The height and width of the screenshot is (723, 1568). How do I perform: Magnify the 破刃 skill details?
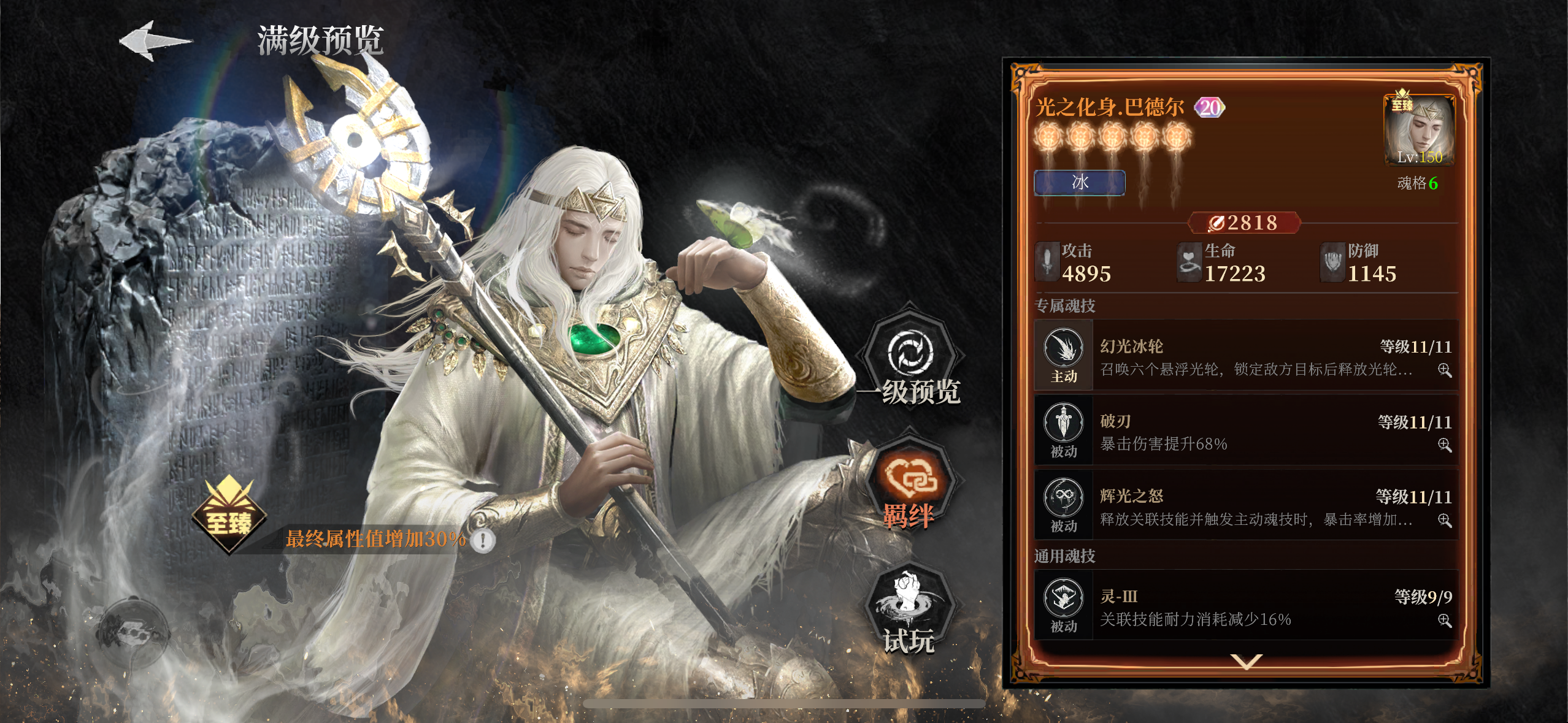(x=1444, y=445)
